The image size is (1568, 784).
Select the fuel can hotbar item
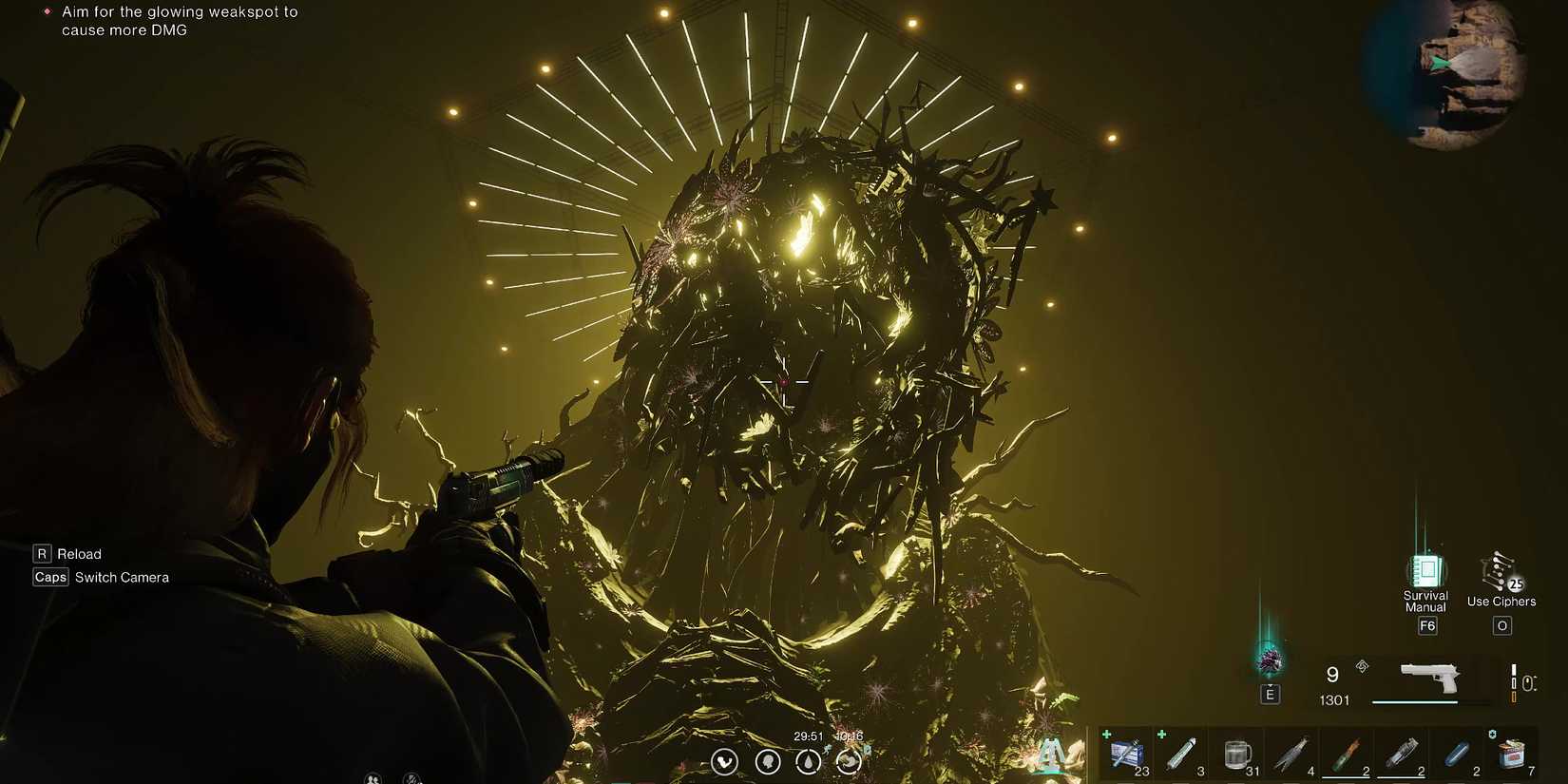(x=1514, y=754)
